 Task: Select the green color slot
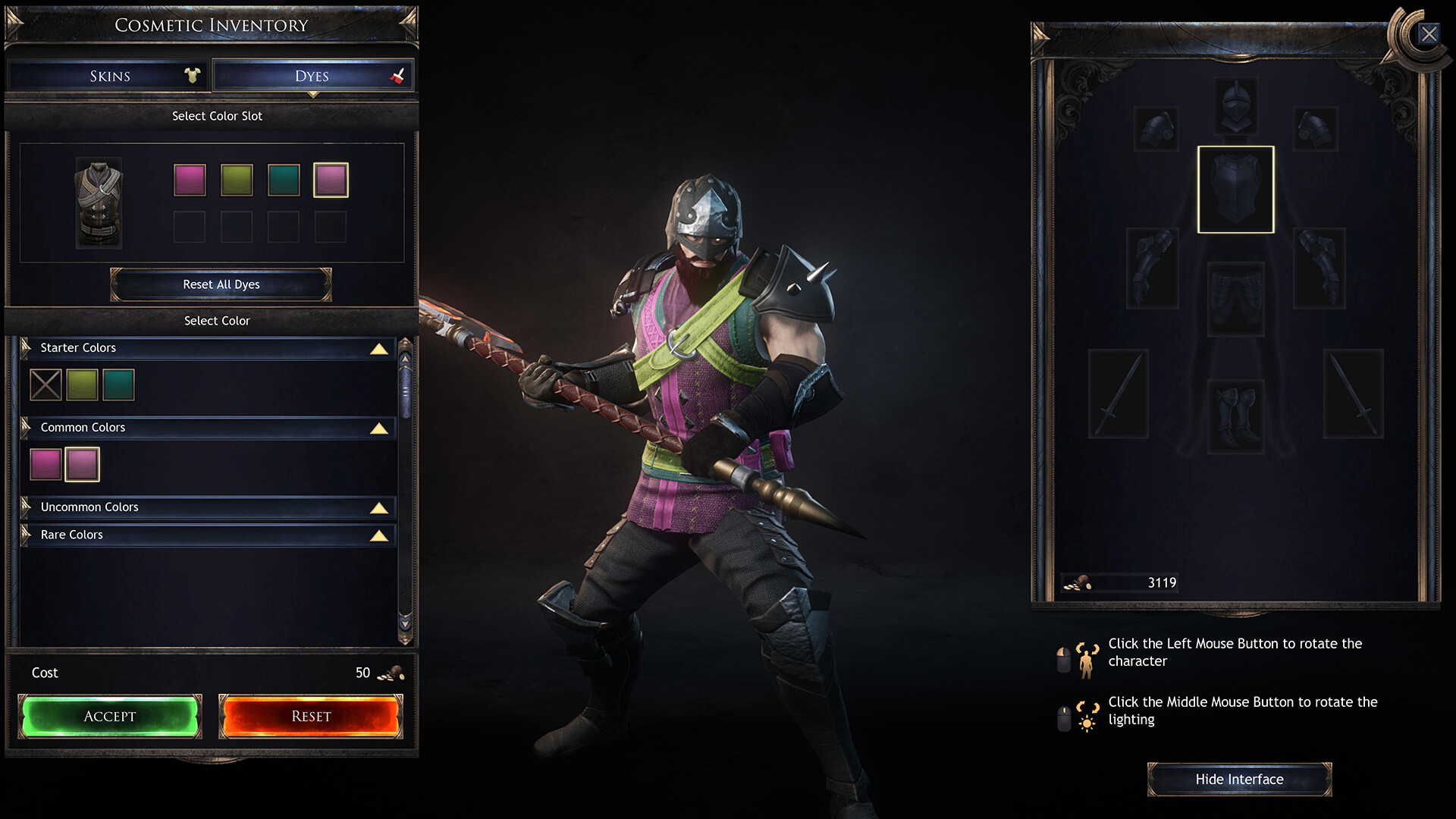[x=237, y=180]
